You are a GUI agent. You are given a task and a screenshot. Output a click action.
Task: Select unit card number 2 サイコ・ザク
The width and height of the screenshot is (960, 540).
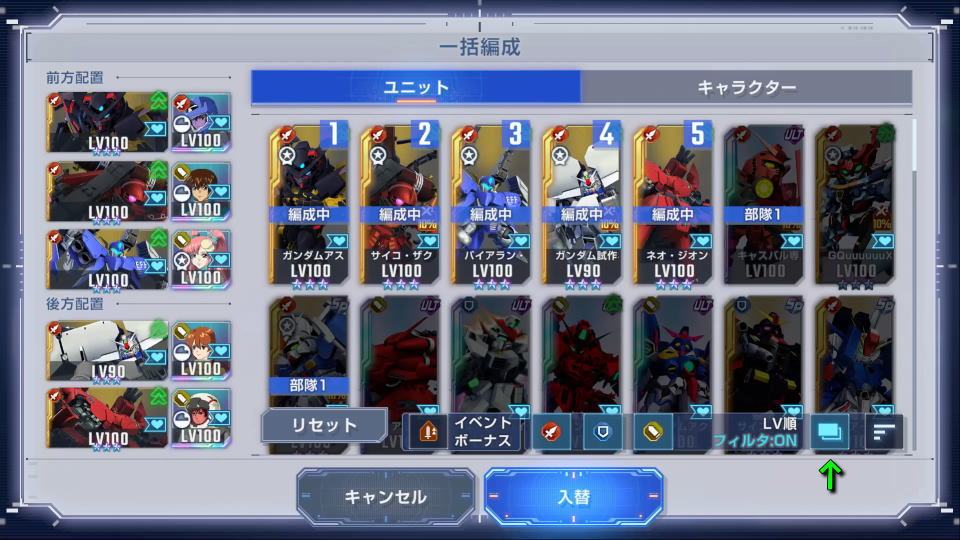pyautogui.click(x=401, y=205)
